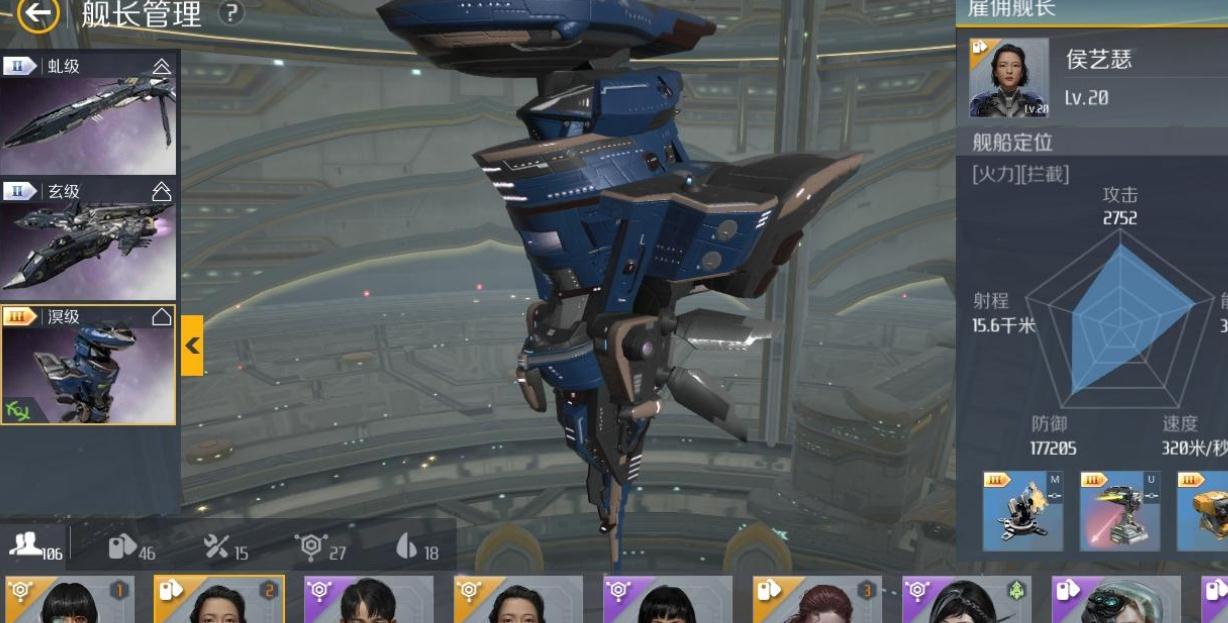Collapse the ship list with yellow arrow
The height and width of the screenshot is (623, 1228).
[192, 345]
